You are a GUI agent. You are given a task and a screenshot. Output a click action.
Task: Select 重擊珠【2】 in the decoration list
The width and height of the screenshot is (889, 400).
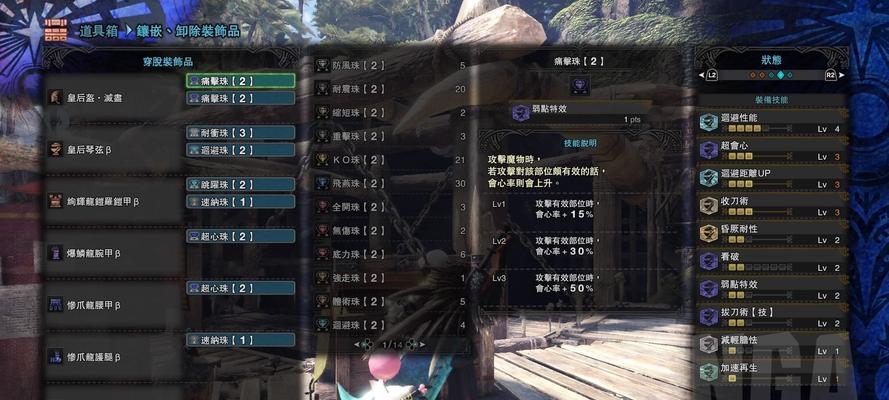coord(390,136)
